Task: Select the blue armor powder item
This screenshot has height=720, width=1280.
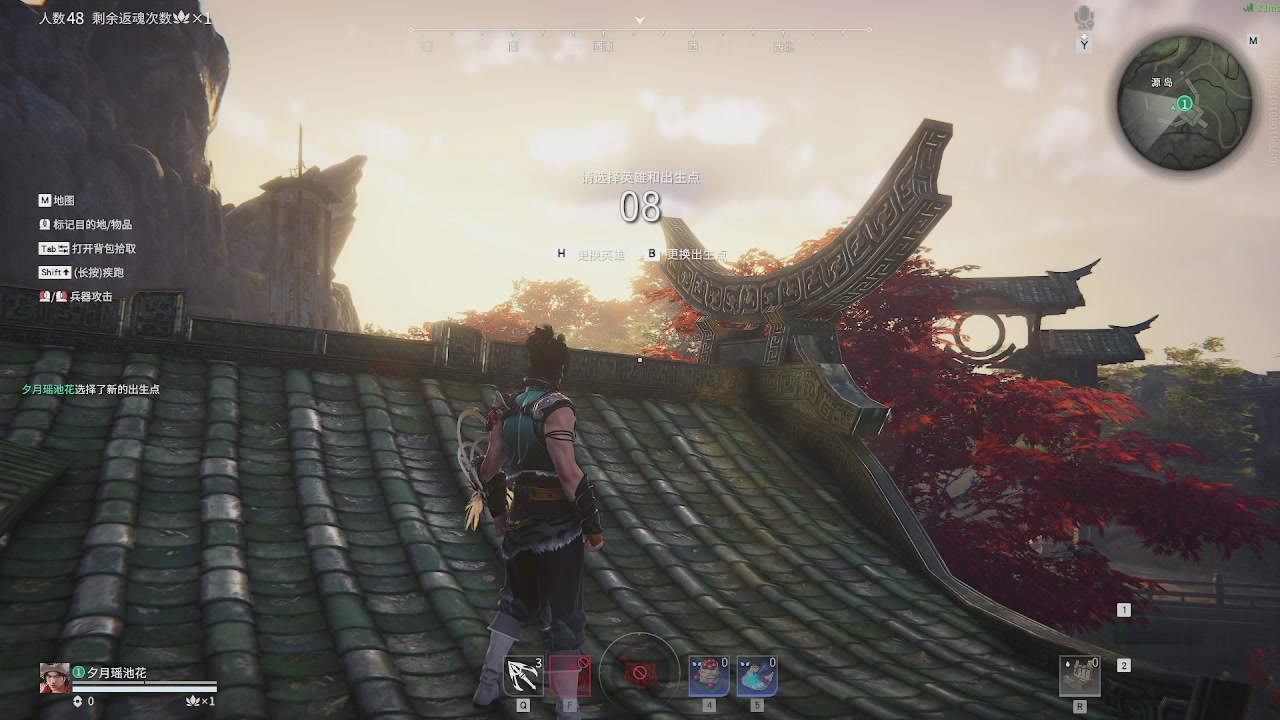Action: 757,676
